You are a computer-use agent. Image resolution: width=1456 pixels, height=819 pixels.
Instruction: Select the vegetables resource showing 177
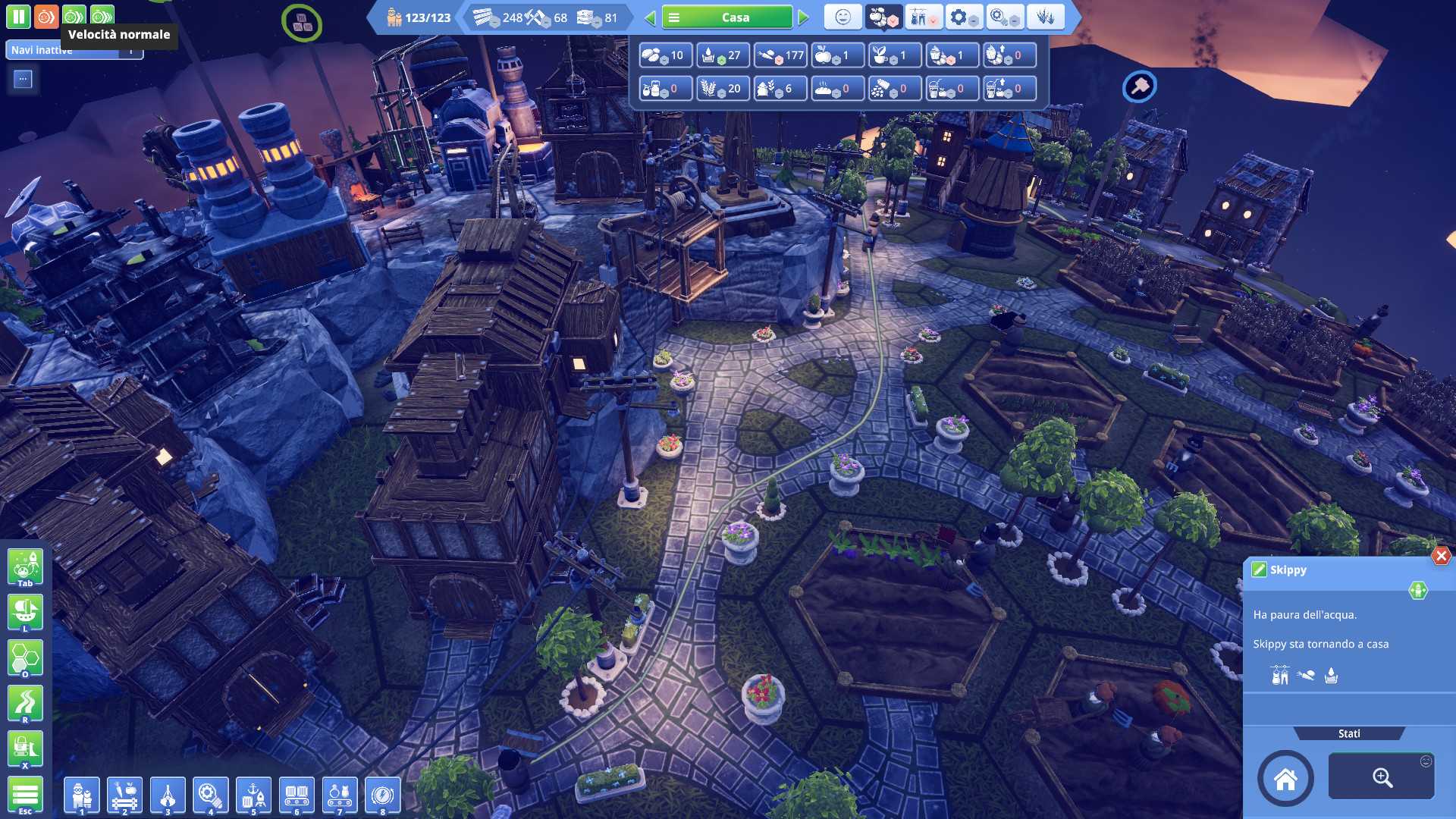click(780, 55)
